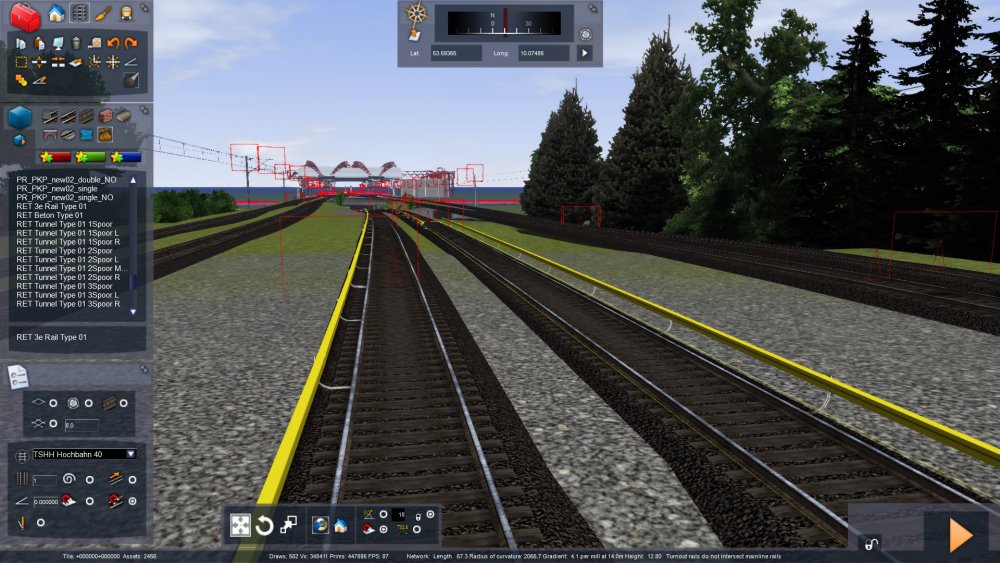Toggle the blue star favorites filter
Viewport: 1000px width, 563px height.
tap(125, 157)
